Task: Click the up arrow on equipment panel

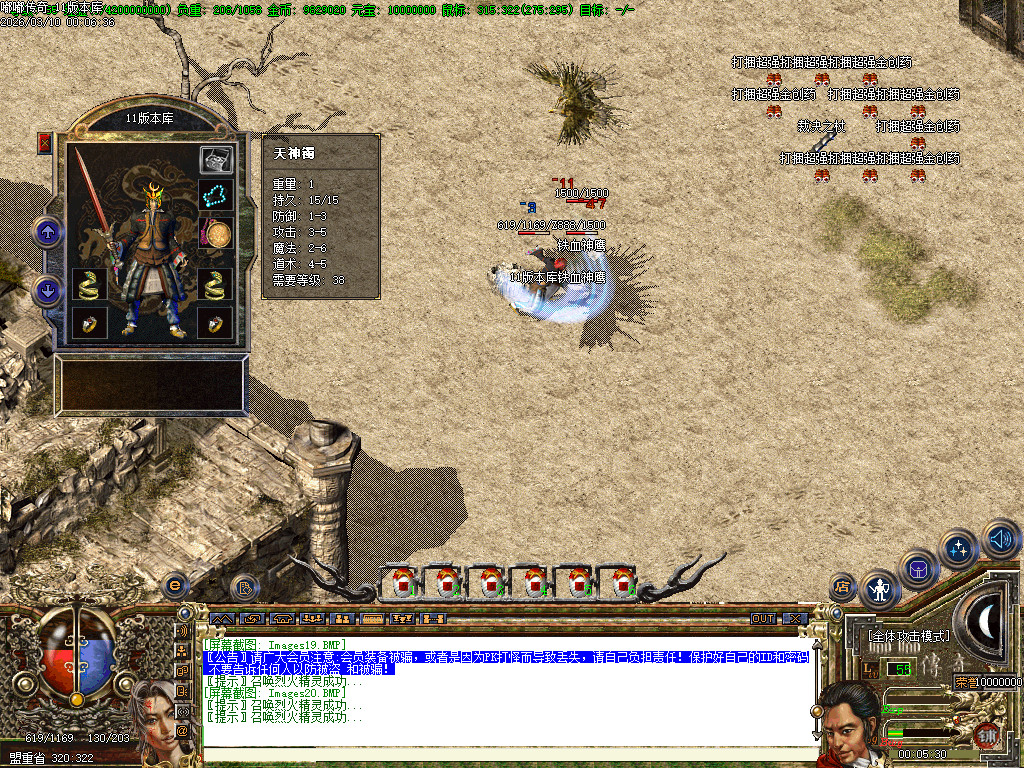Action: 47,232
